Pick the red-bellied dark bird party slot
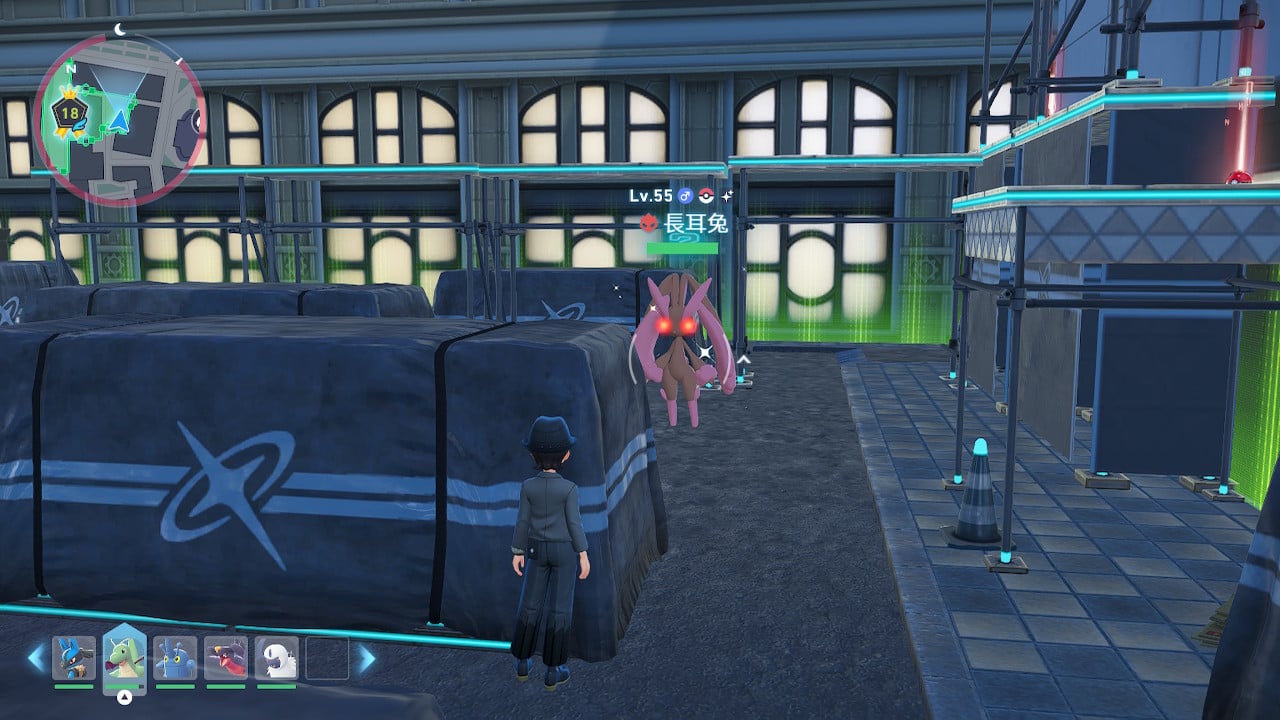The image size is (1280, 720). [225, 658]
